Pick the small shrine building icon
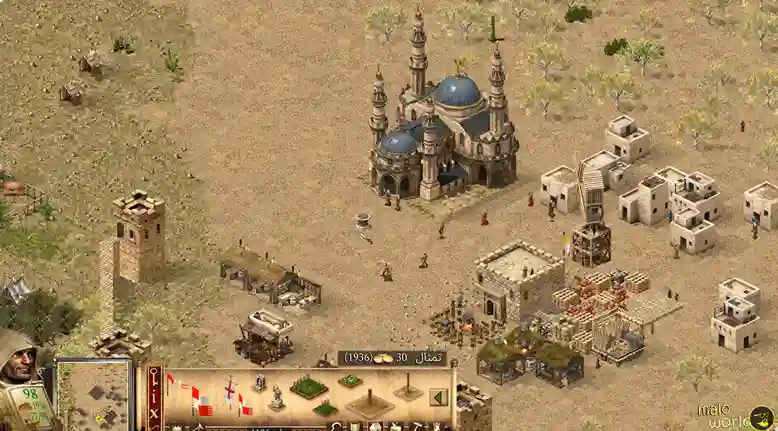Viewport: 778px width, 431px height. [x=259, y=382]
